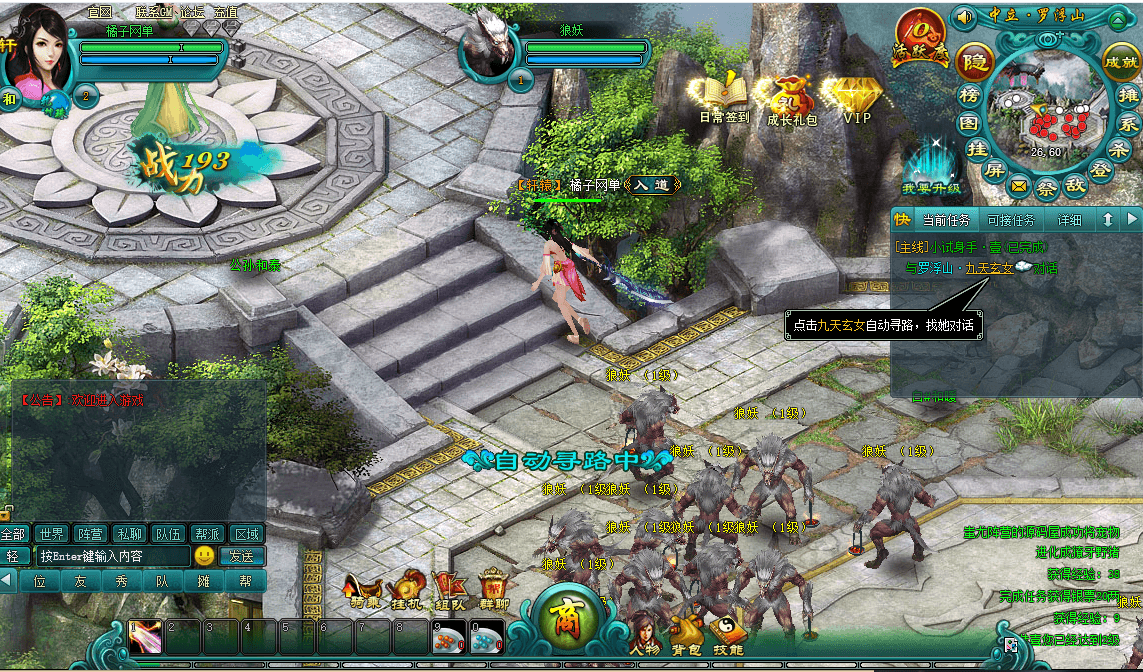1143x672 pixels.
Task: Send chat with the 发送 button
Action: [242, 556]
